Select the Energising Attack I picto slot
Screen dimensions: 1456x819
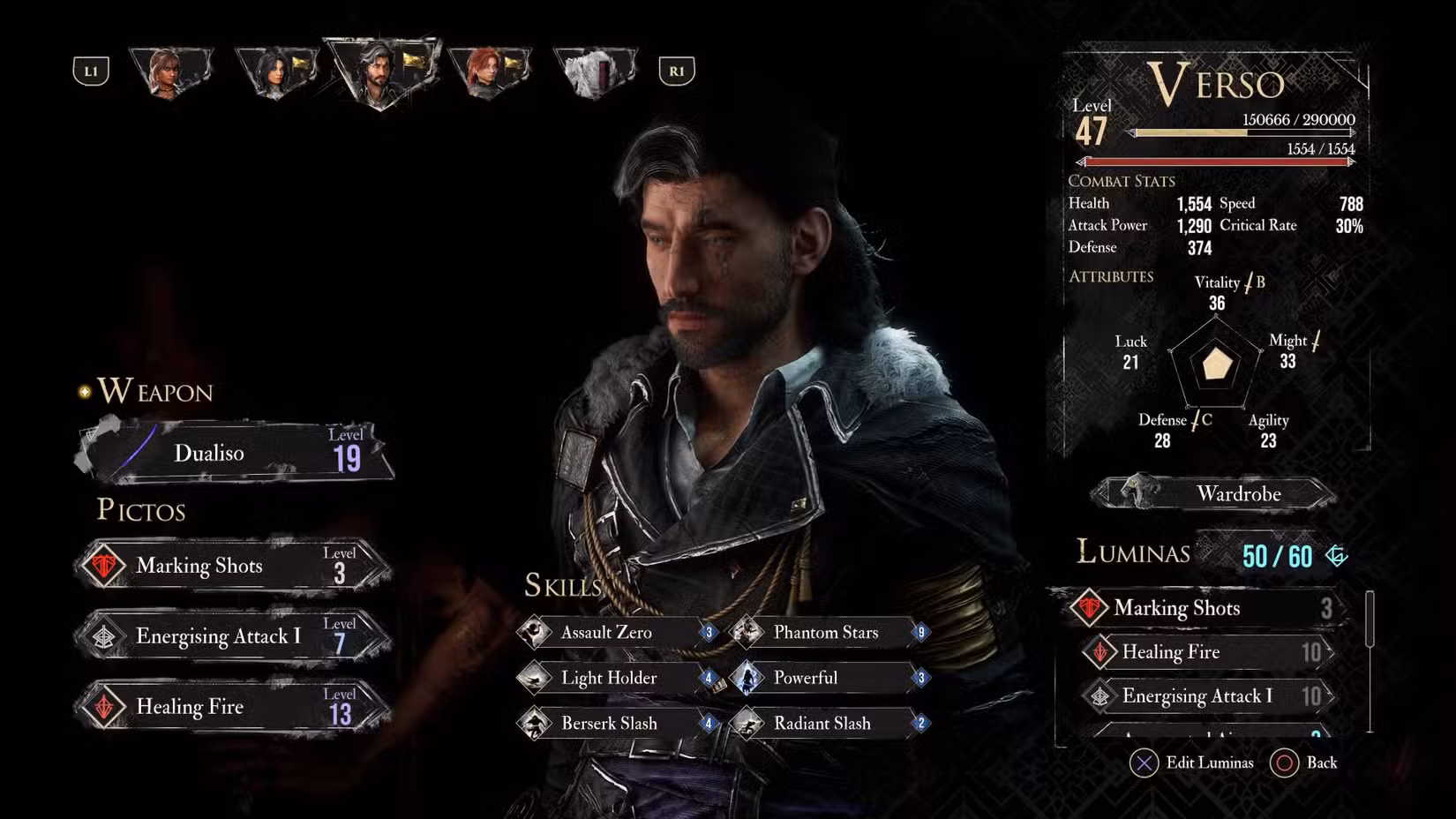click(233, 636)
